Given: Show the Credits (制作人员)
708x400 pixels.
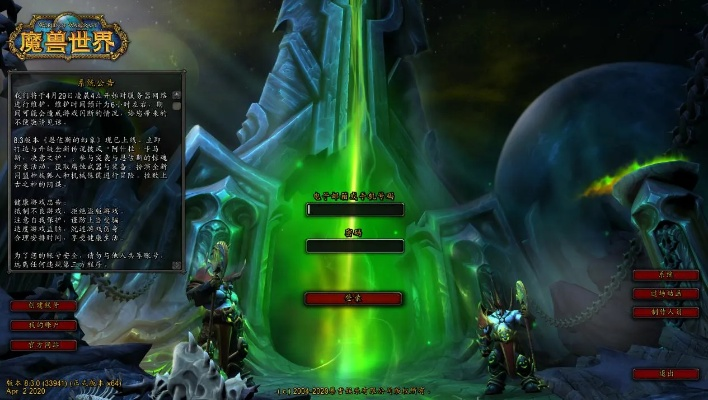Looking at the screenshot, I should pos(666,312).
